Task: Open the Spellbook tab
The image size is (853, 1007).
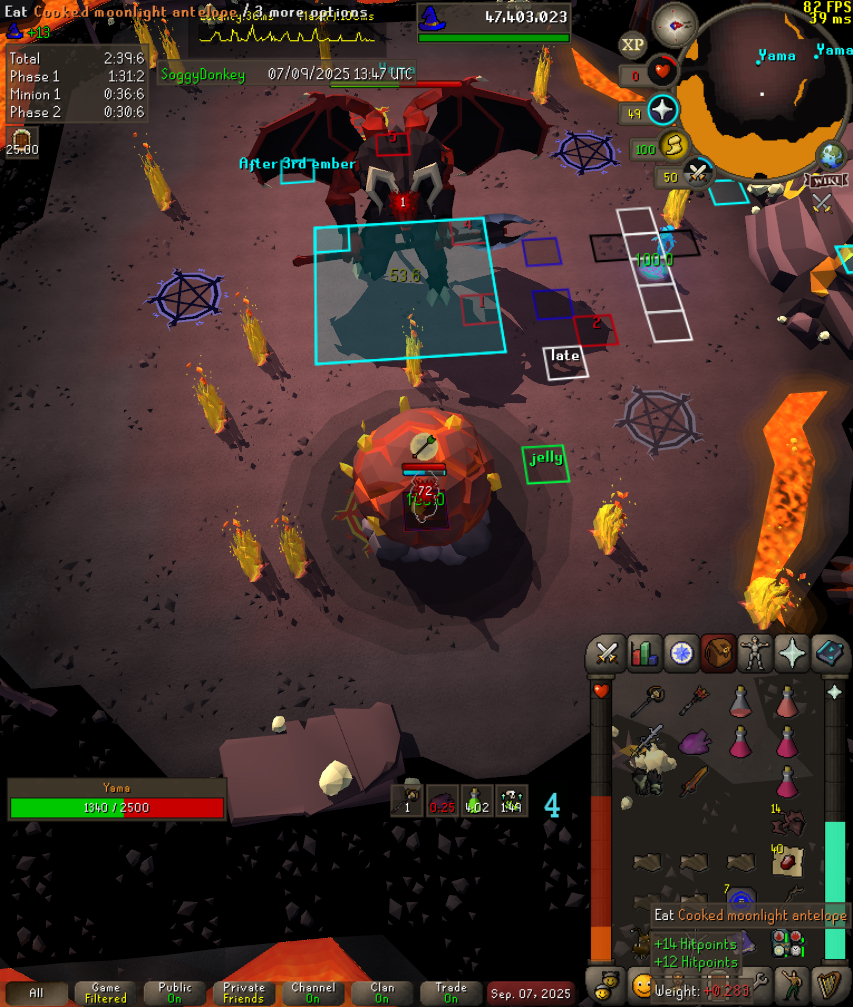Action: point(830,654)
